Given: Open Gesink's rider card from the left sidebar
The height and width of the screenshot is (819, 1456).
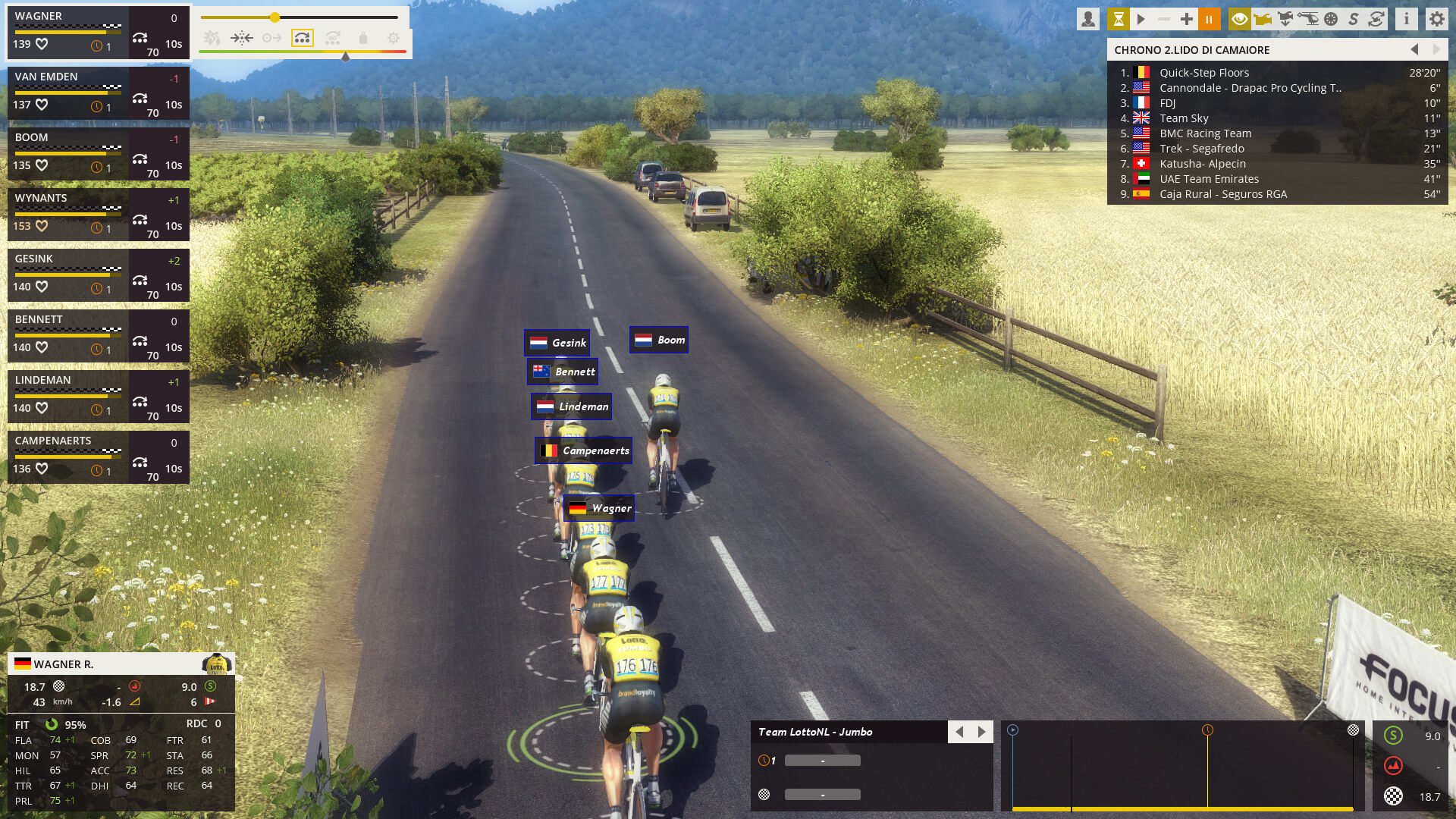Looking at the screenshot, I should point(99,275).
